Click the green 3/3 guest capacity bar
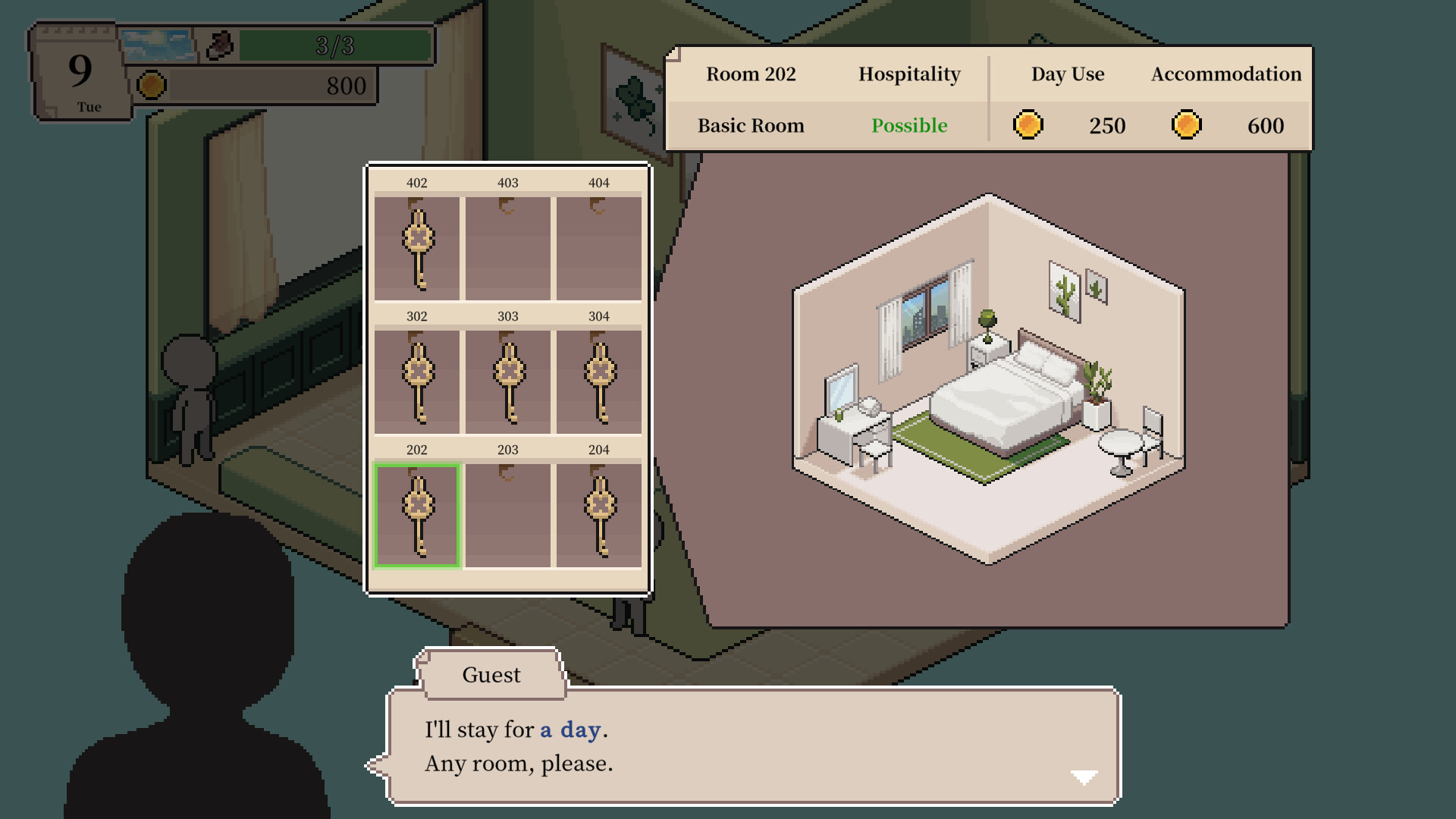Image resolution: width=1456 pixels, height=819 pixels. (336, 44)
